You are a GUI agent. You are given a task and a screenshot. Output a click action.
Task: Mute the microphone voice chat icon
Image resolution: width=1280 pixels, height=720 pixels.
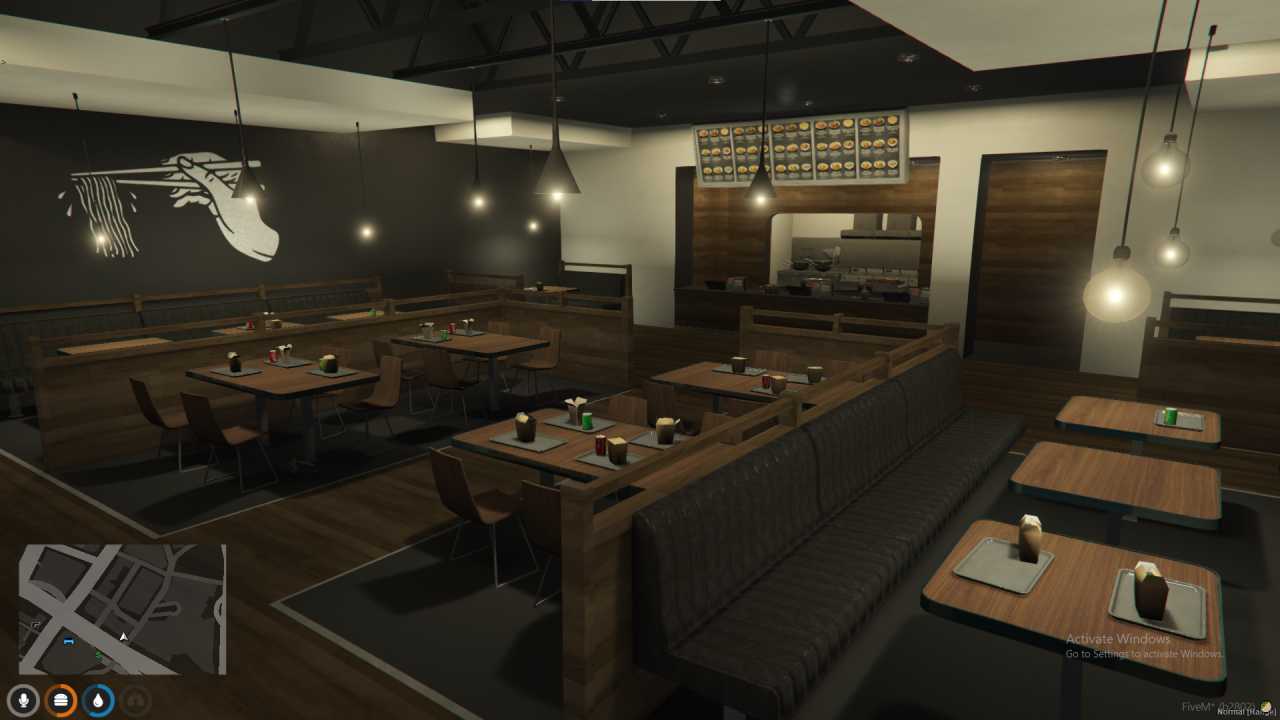coord(22,700)
